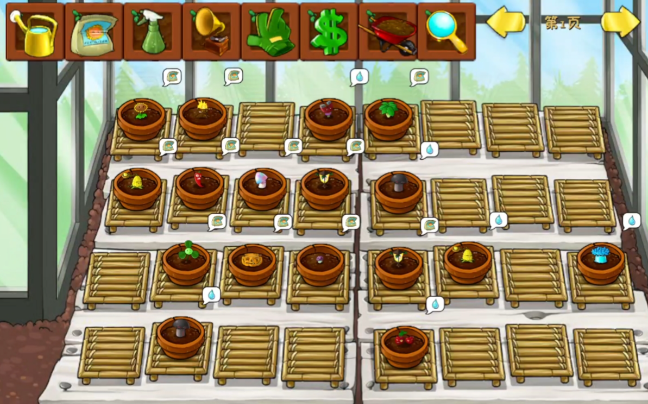Go to the next page with right arrow
The image size is (648, 404).
coord(620,22)
